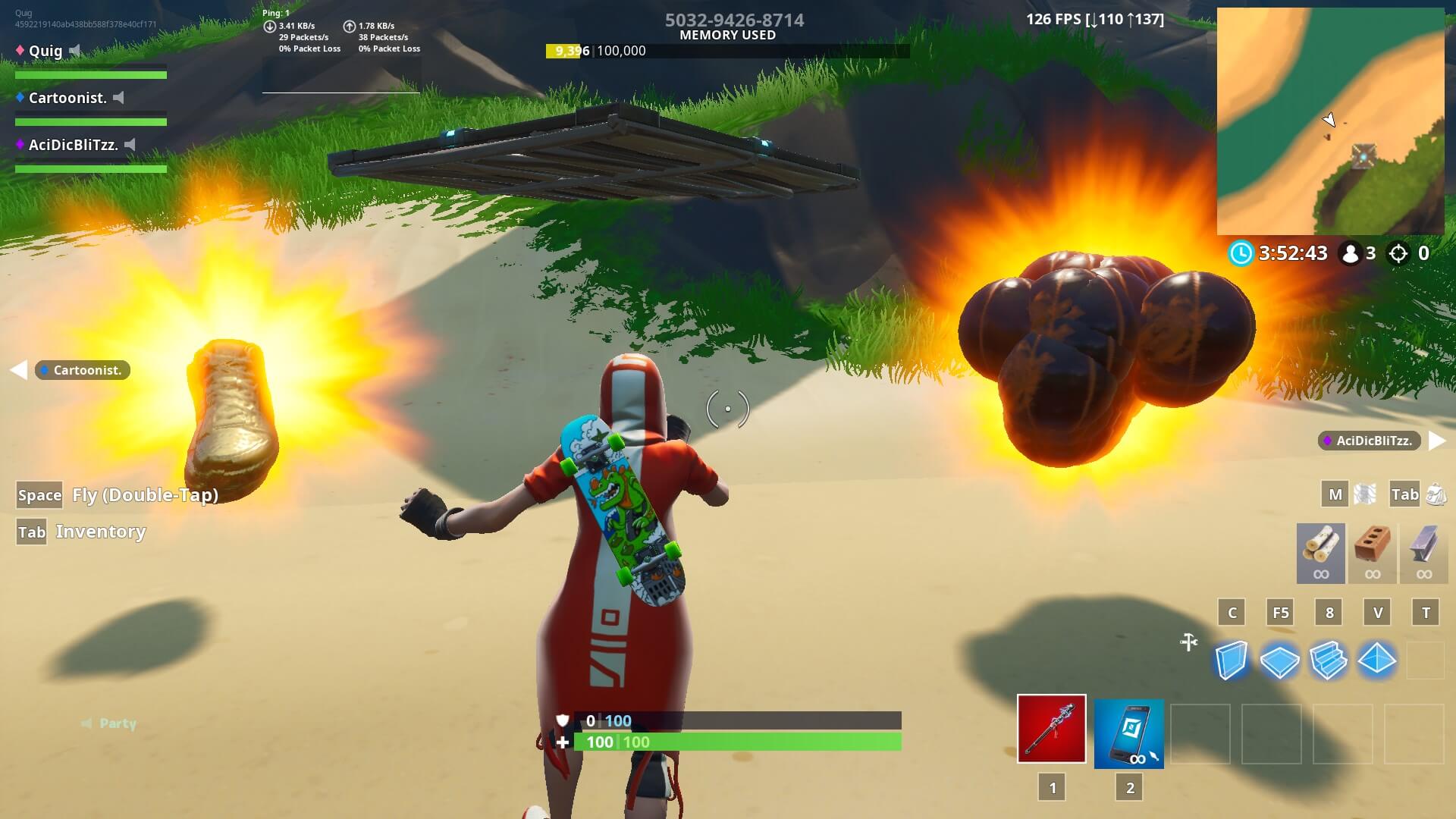Viewport: 1456px width, 819px height.
Task: Click the eliminations crosshair icon
Action: click(x=1399, y=254)
